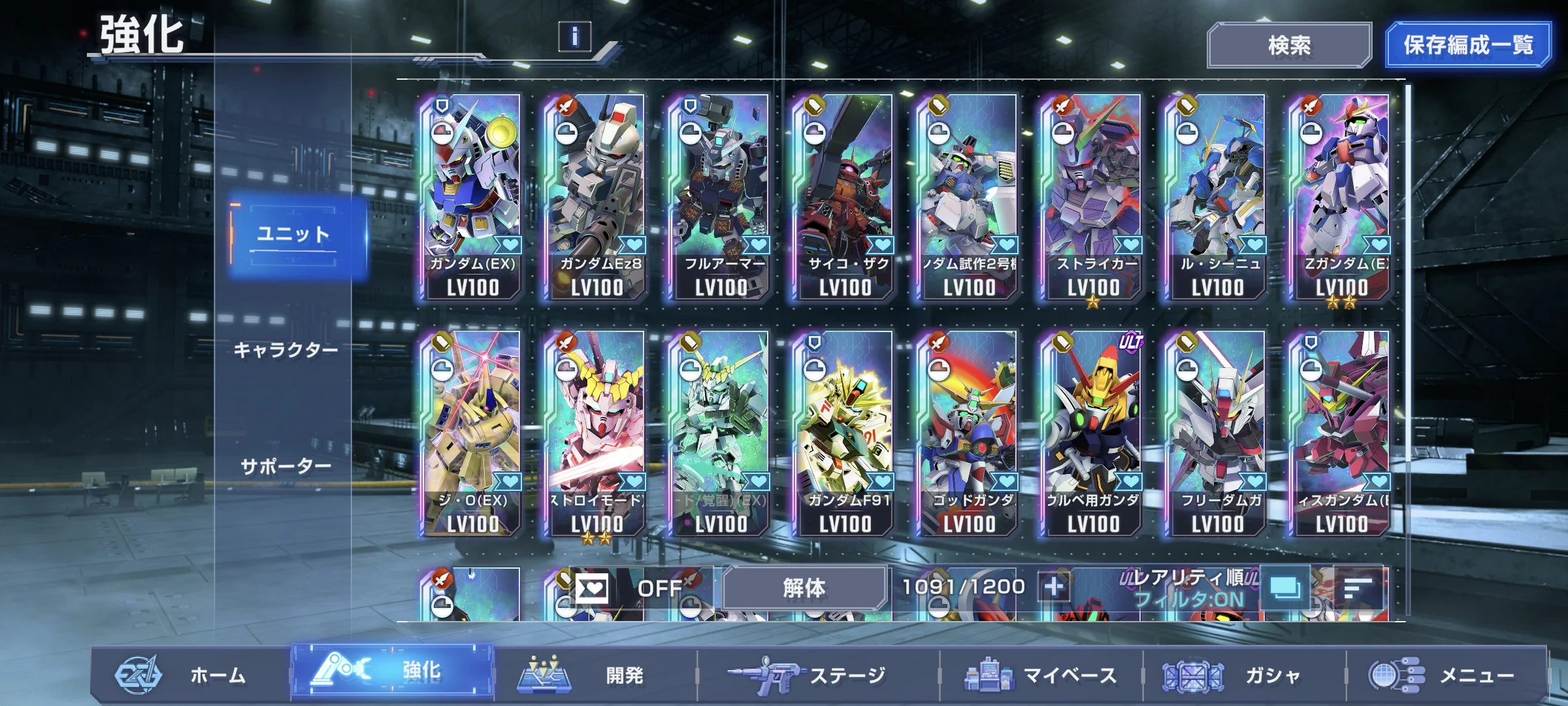Choose the ジ・O(EX) unit card
1568x706 pixels.
tap(472, 433)
